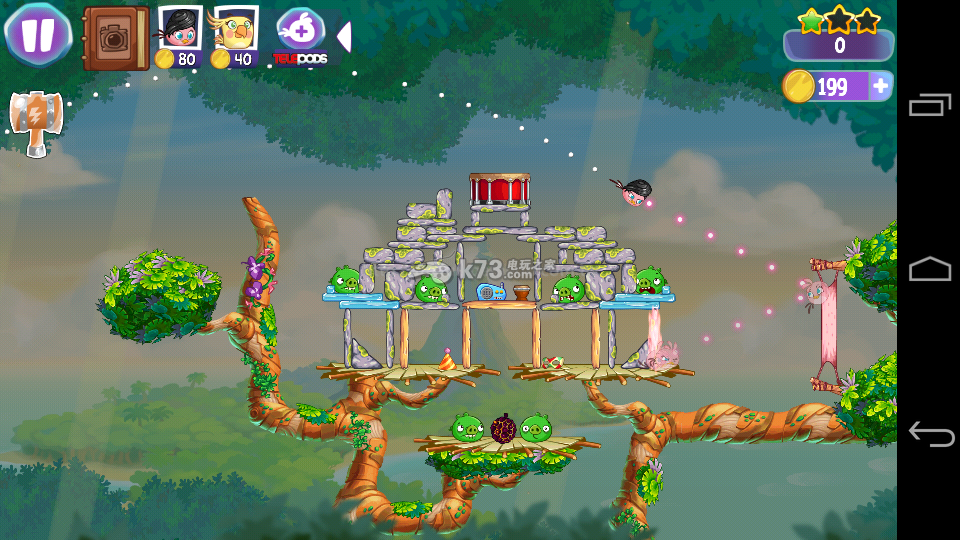The image size is (960, 540).
Task: Tap the Android home button
Action: pos(929,269)
